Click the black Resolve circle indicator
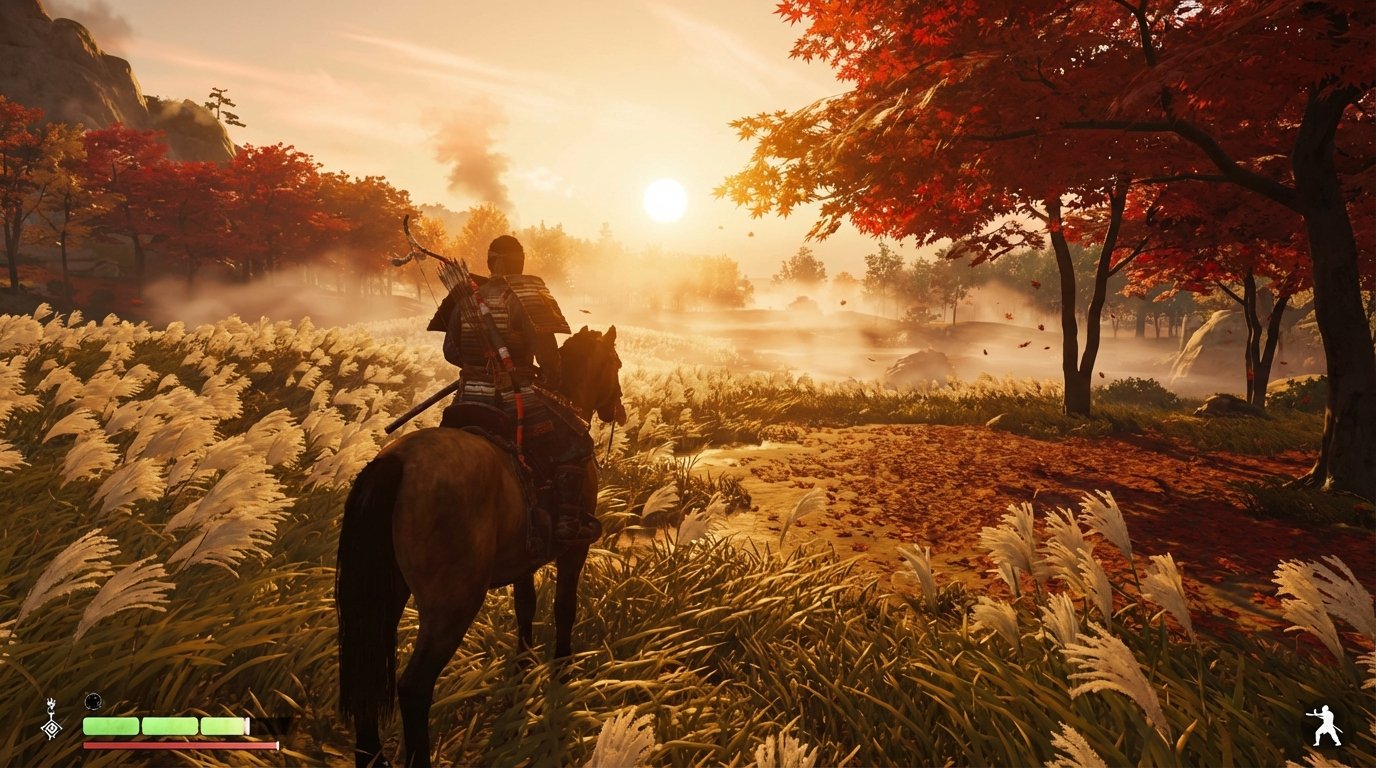Screen dimensions: 1376x768 pos(93,701)
